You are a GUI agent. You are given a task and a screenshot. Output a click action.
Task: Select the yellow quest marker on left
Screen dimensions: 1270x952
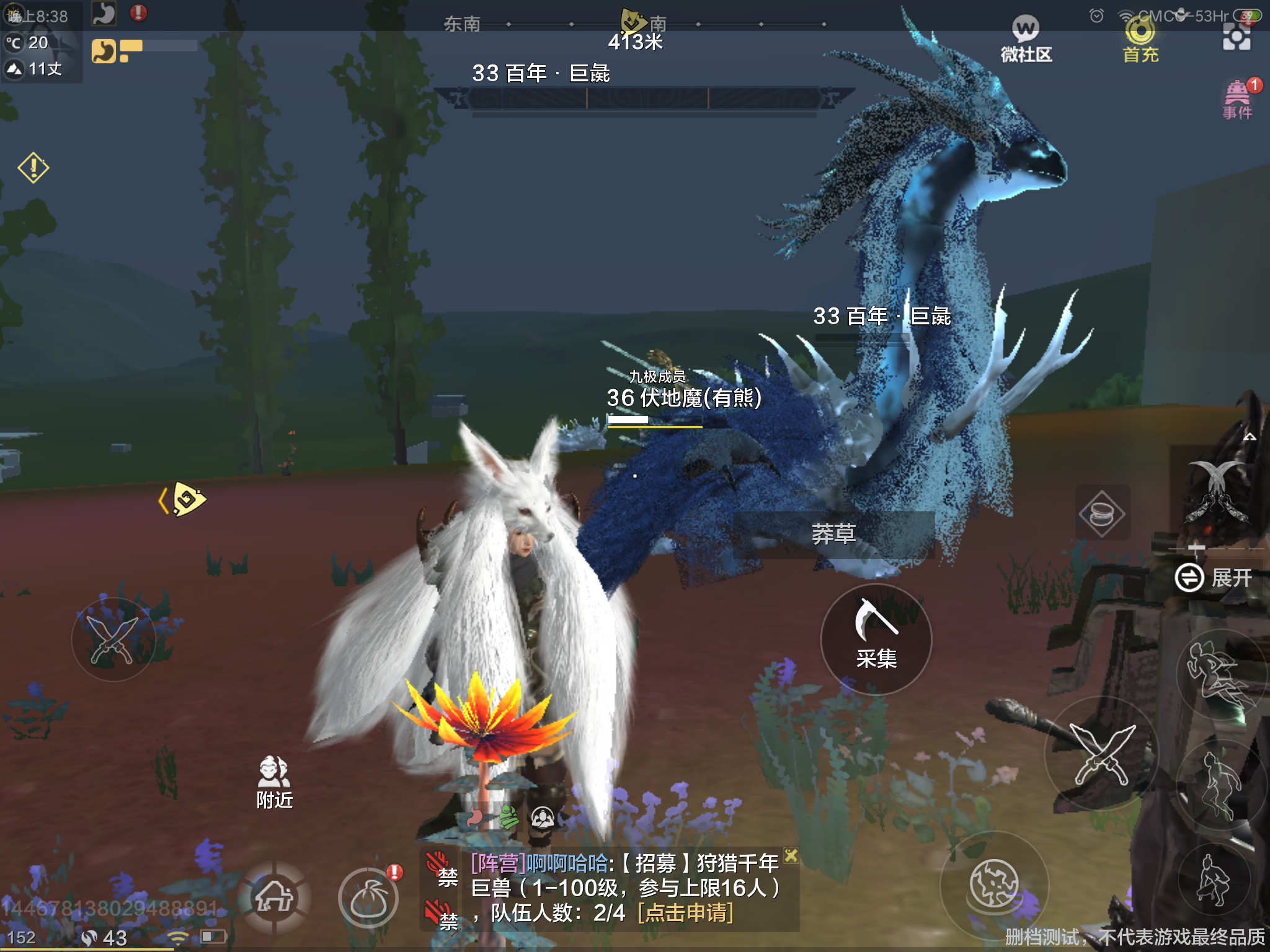point(185,499)
